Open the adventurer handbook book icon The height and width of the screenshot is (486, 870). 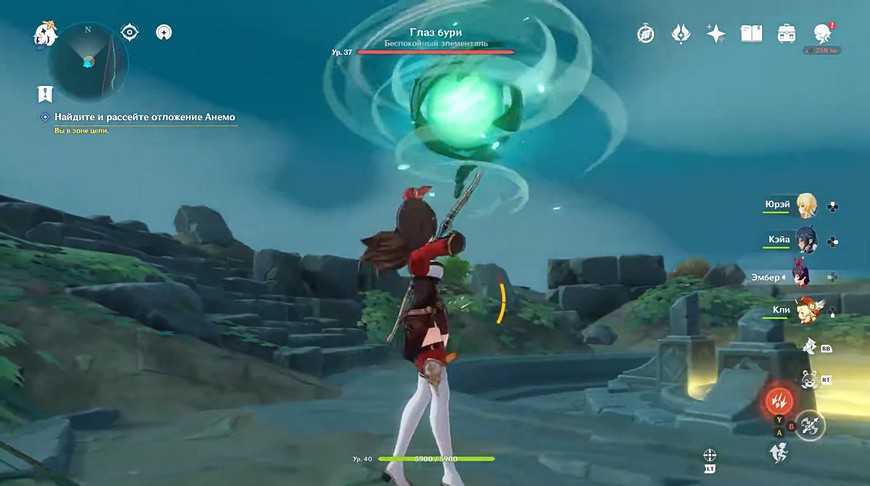(751, 33)
